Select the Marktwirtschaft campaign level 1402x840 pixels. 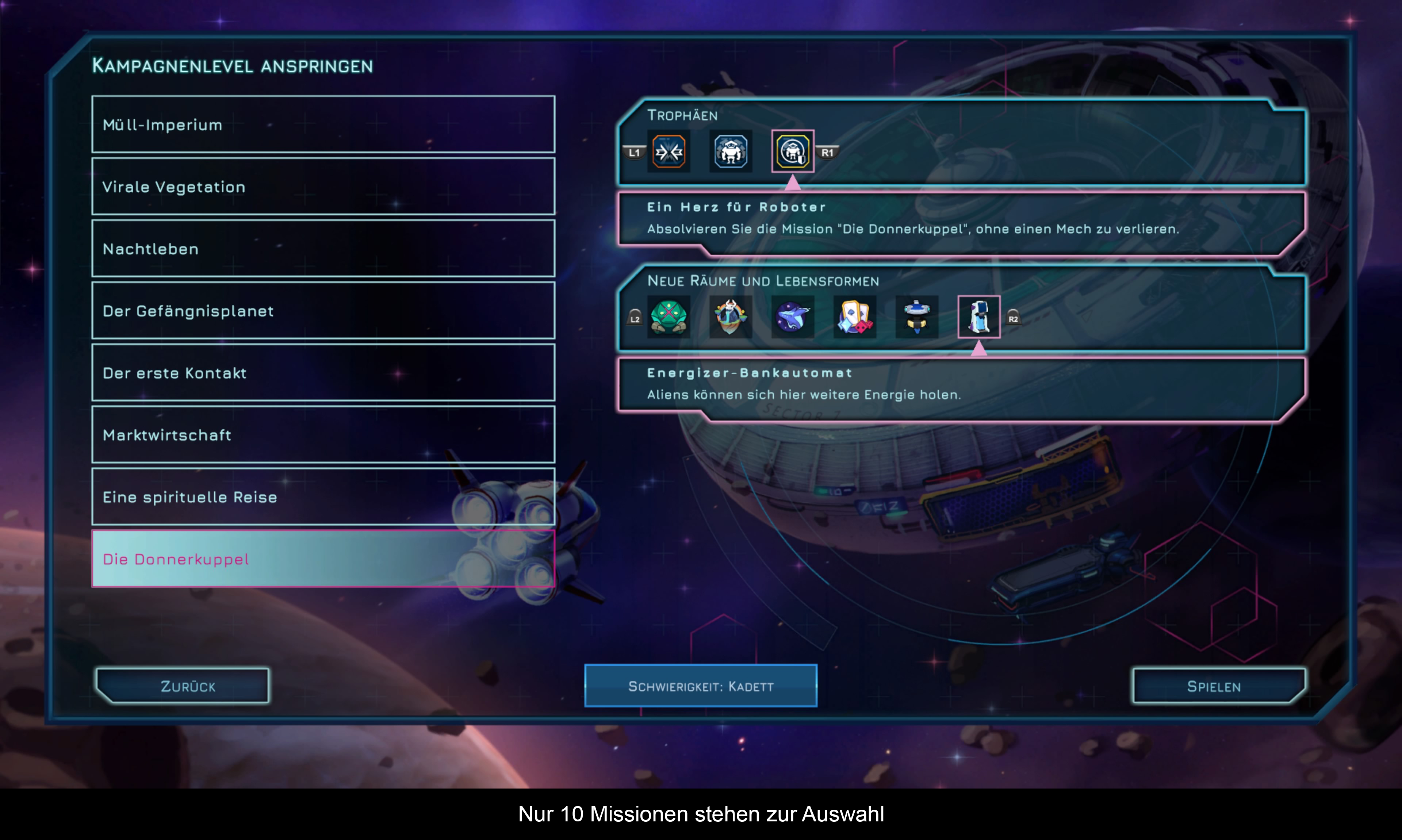(323, 435)
